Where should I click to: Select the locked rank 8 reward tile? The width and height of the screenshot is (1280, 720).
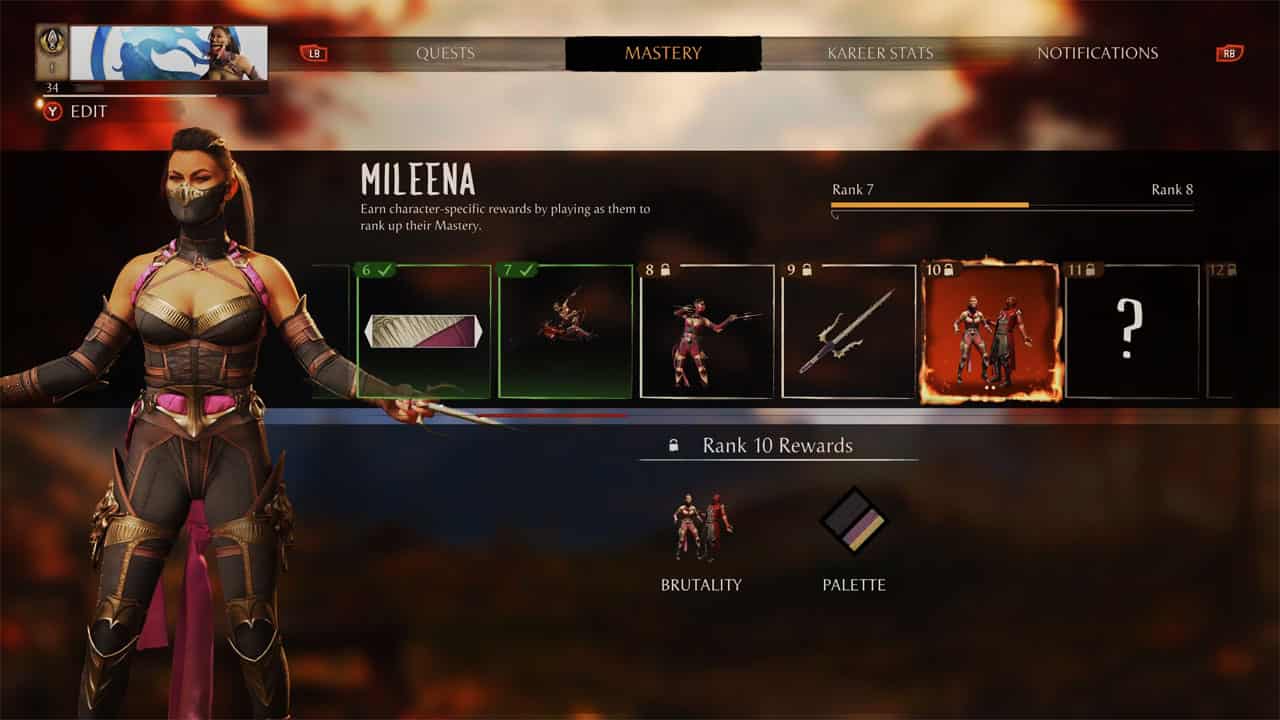707,331
